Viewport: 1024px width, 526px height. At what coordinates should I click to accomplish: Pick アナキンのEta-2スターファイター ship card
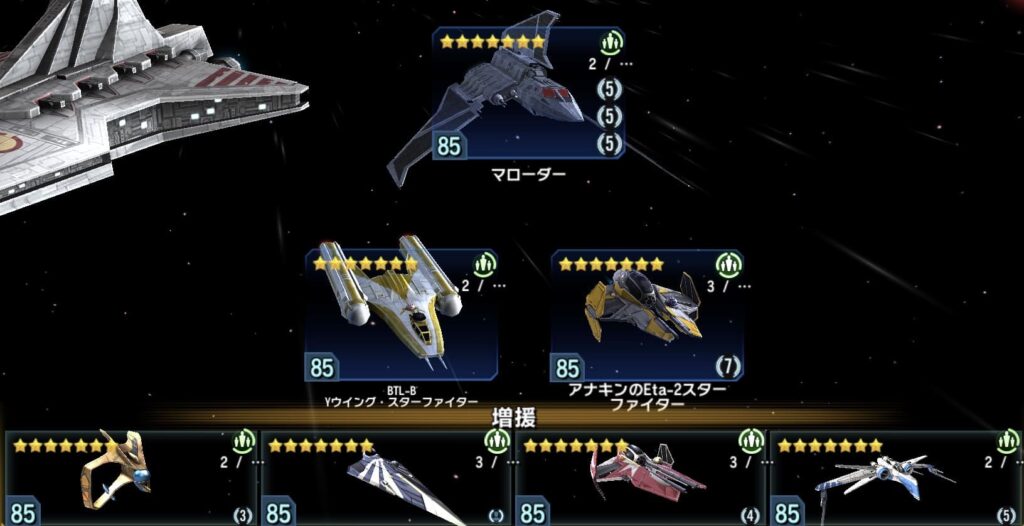coord(646,316)
